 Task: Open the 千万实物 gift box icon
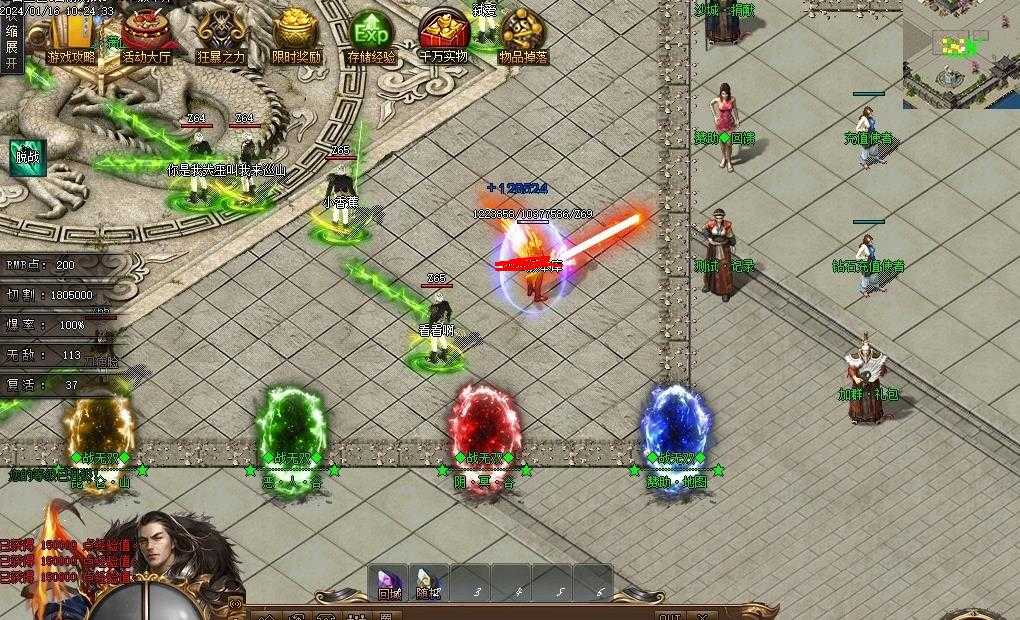click(444, 36)
